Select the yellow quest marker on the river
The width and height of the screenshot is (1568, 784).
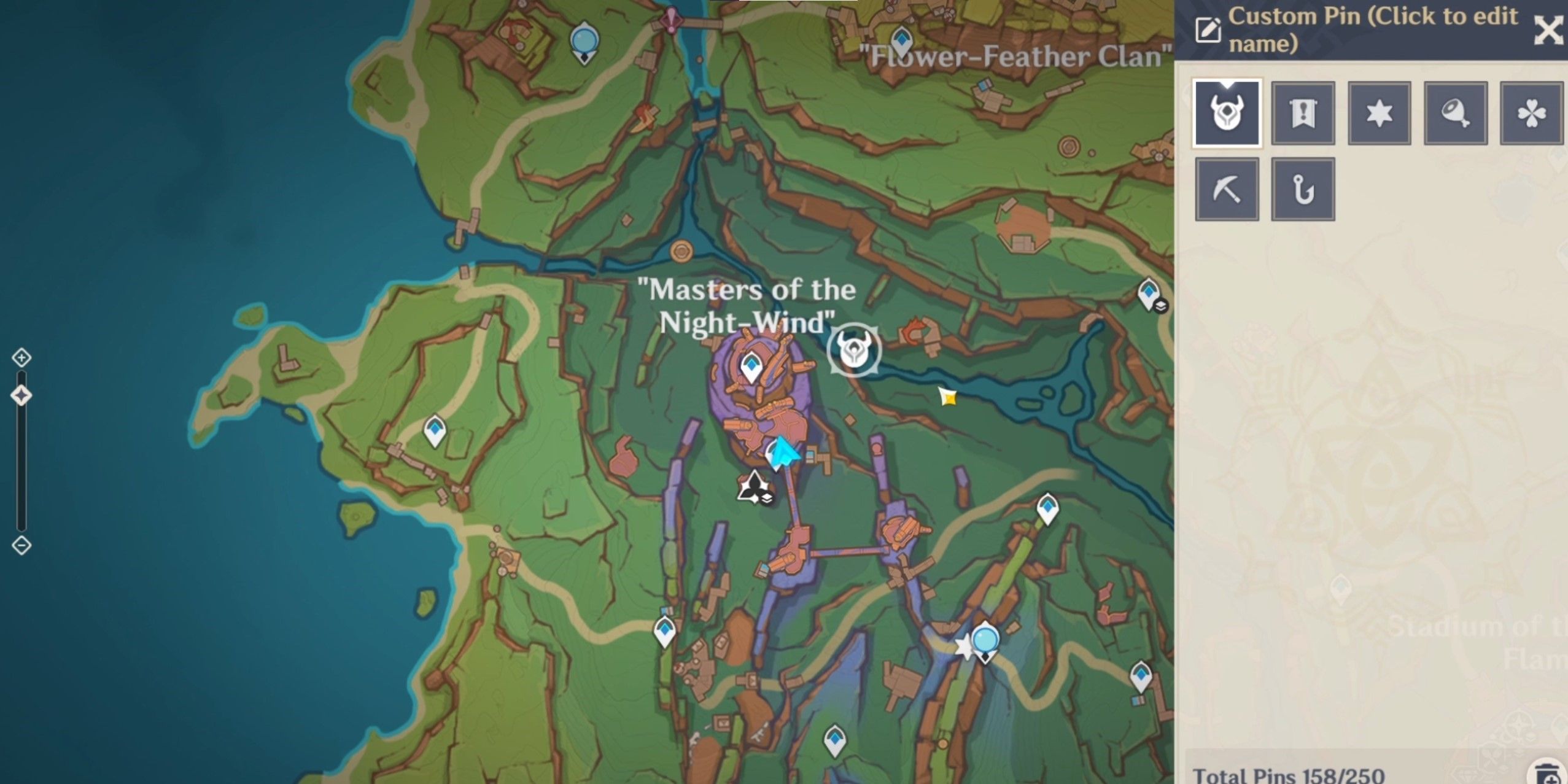click(947, 397)
